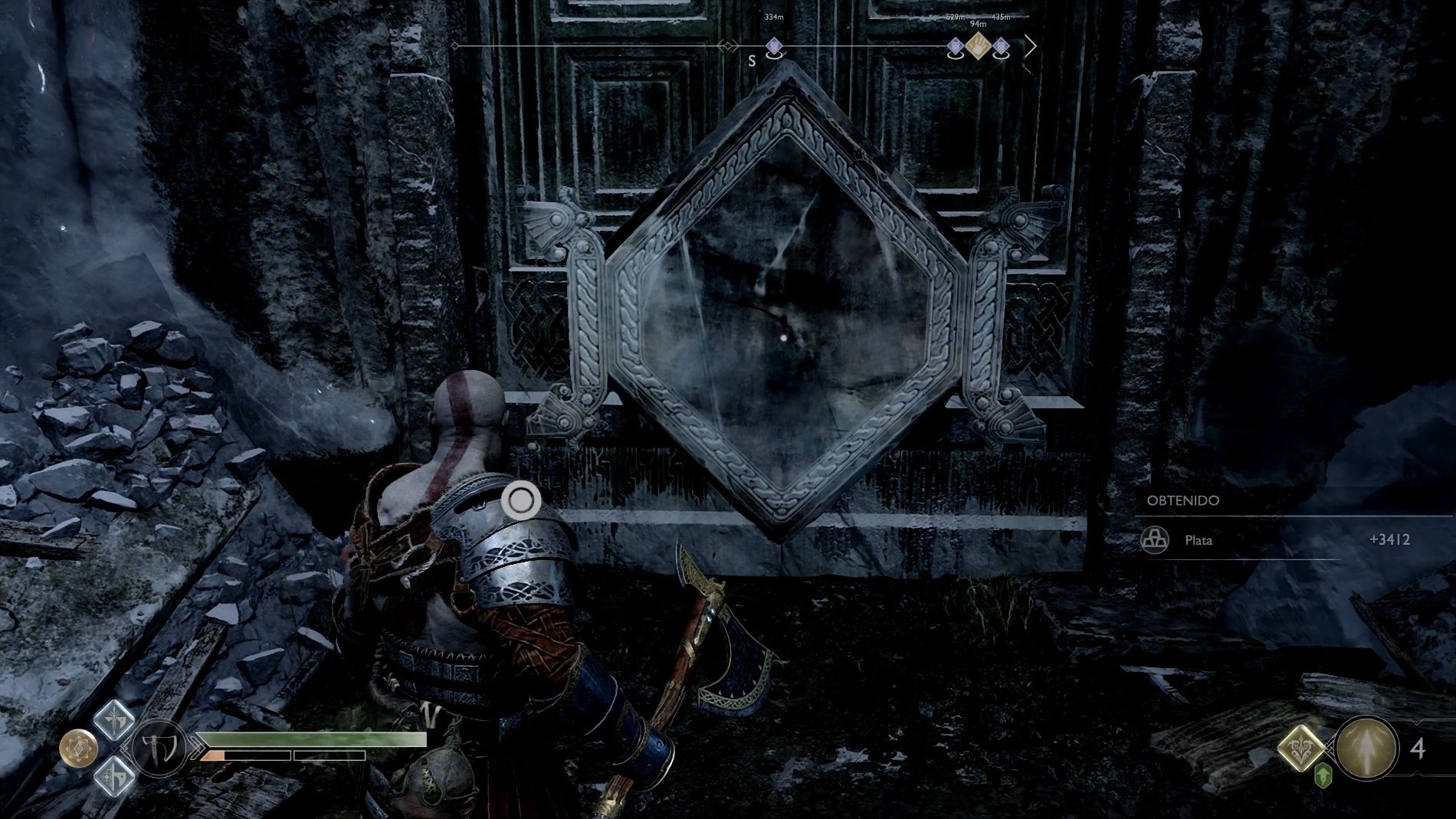Expand the chevron at compass right end
The image size is (1456, 819).
pos(1032,47)
